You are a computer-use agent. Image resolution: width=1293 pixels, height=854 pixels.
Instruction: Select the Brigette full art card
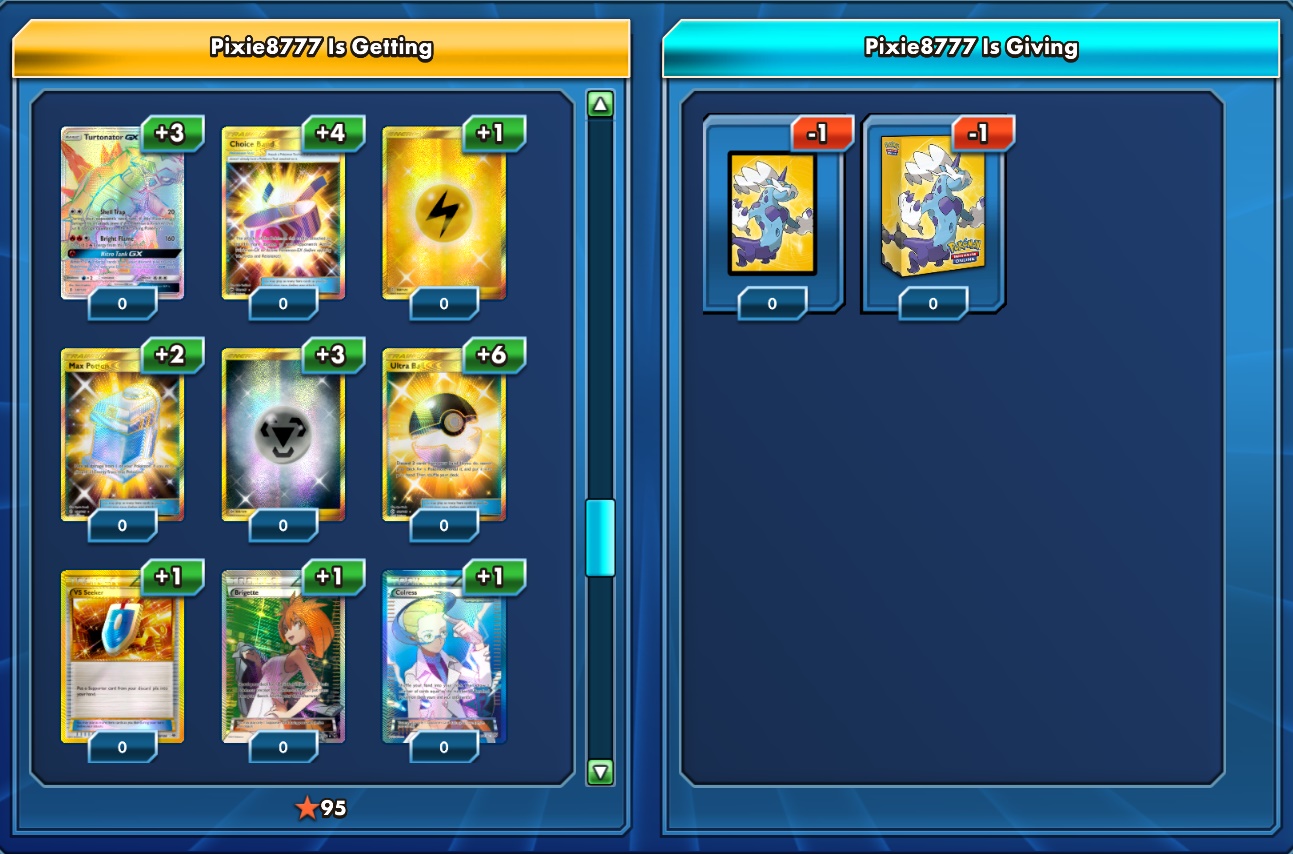[283, 655]
